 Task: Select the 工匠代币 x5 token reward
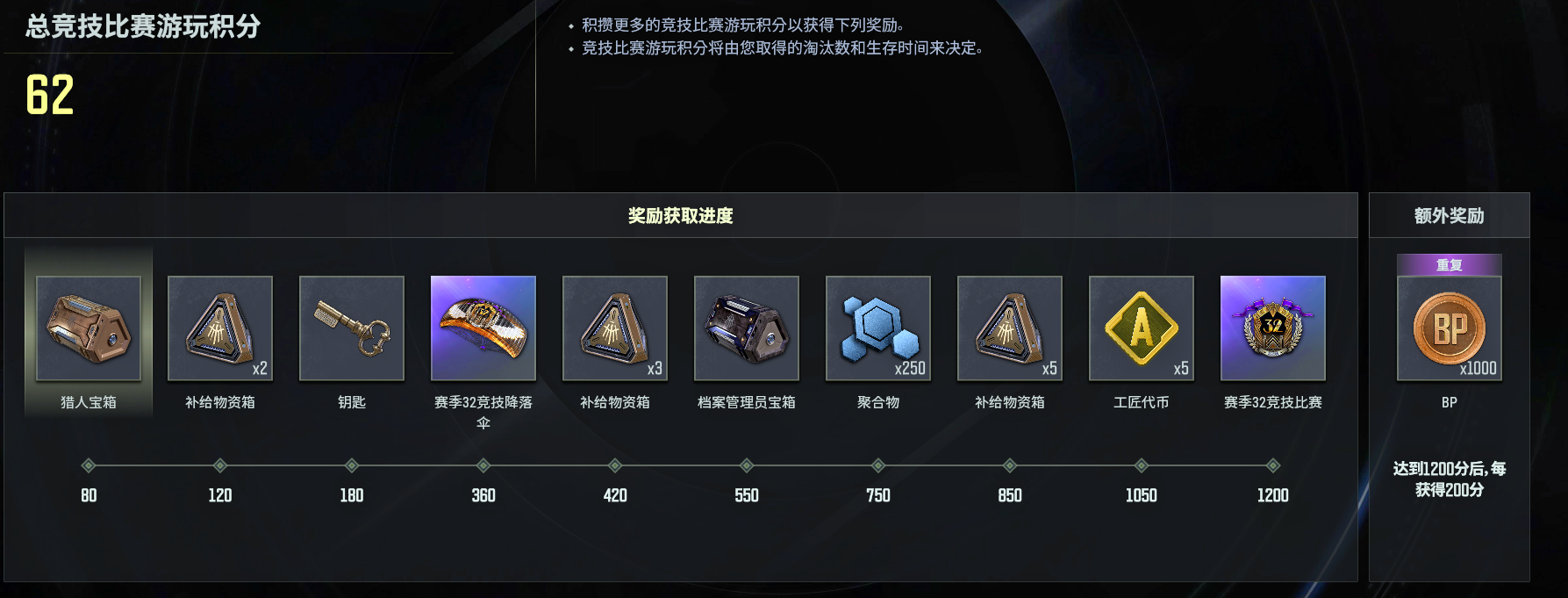pyautogui.click(x=1142, y=328)
